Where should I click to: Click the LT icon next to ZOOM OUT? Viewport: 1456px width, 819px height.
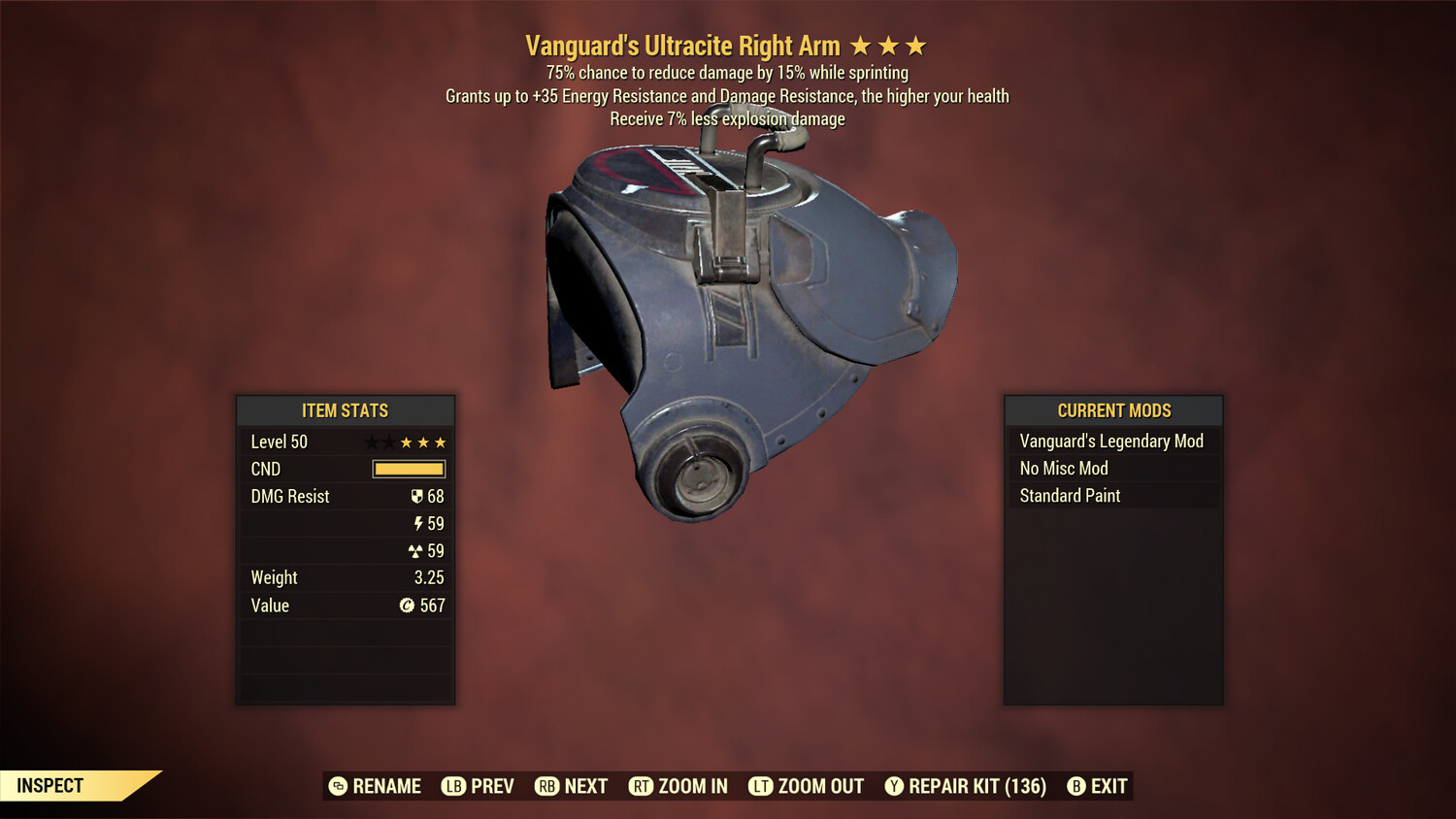(x=761, y=786)
